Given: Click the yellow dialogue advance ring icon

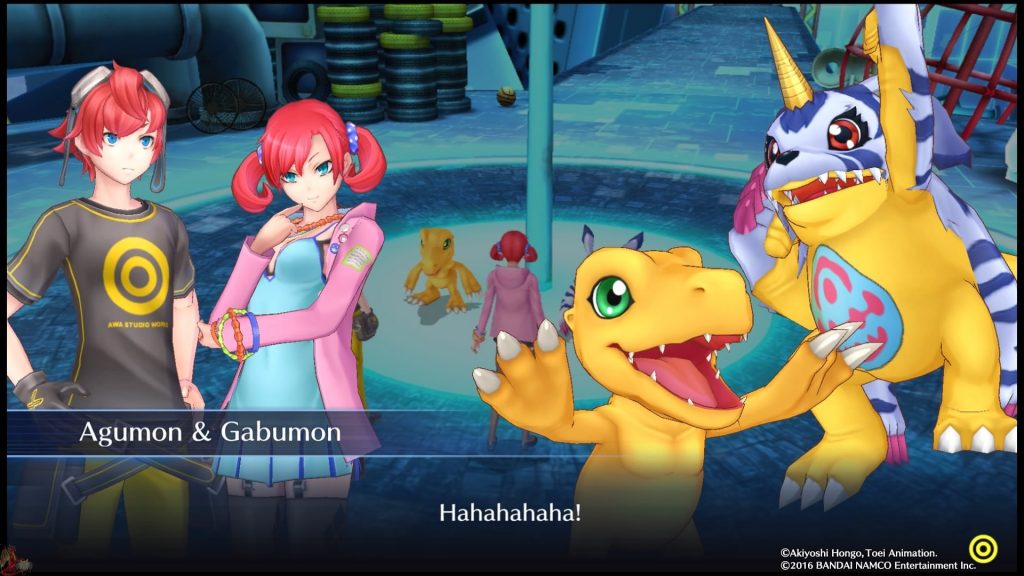Looking at the screenshot, I should [x=983, y=549].
